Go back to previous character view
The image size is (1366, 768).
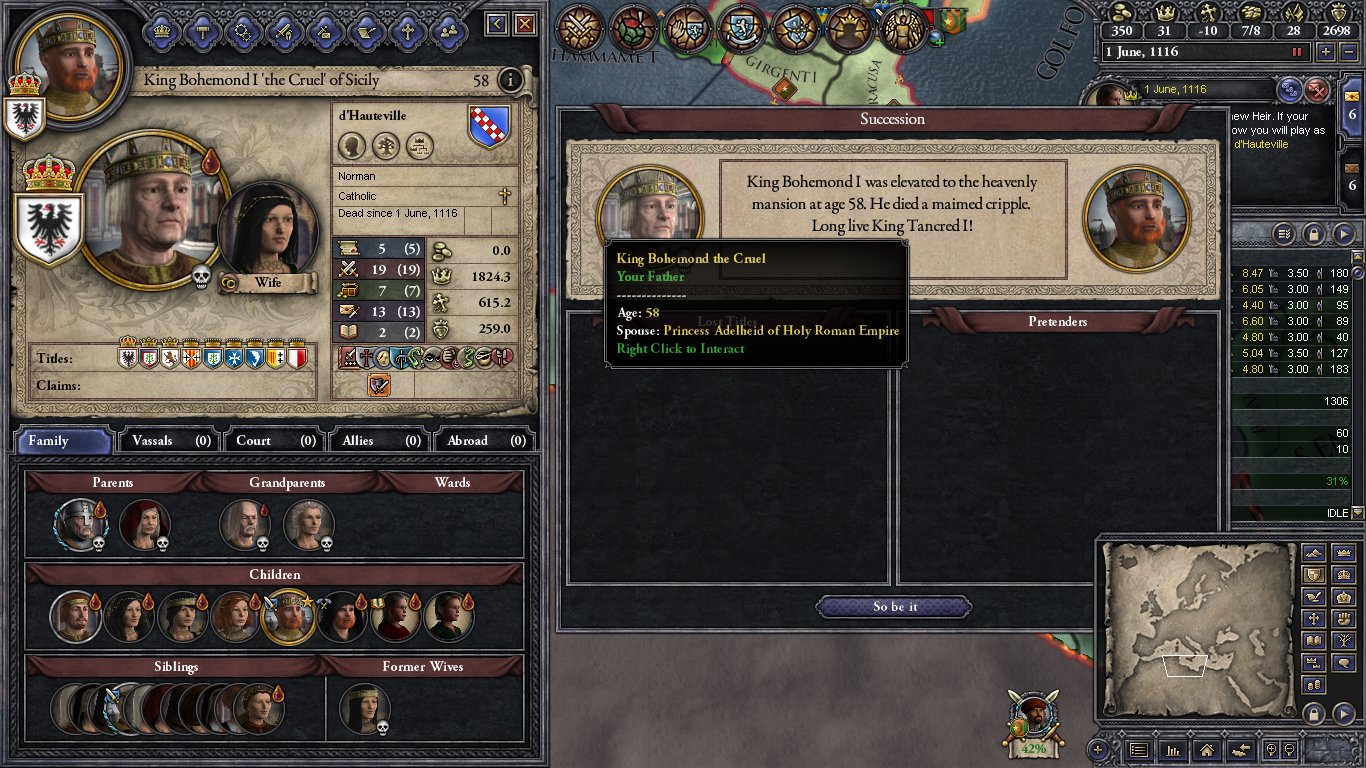click(x=497, y=24)
